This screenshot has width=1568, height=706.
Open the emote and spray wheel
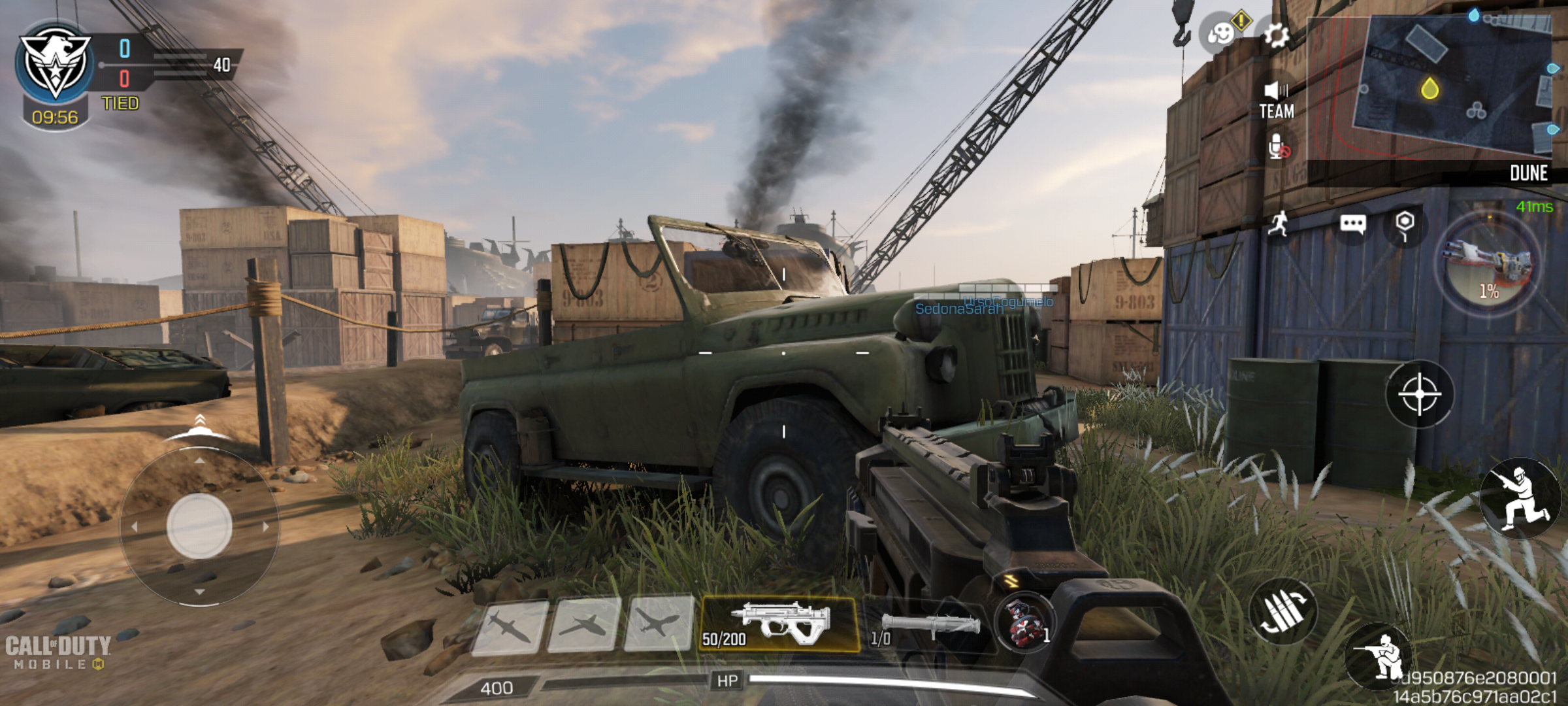(1220, 33)
